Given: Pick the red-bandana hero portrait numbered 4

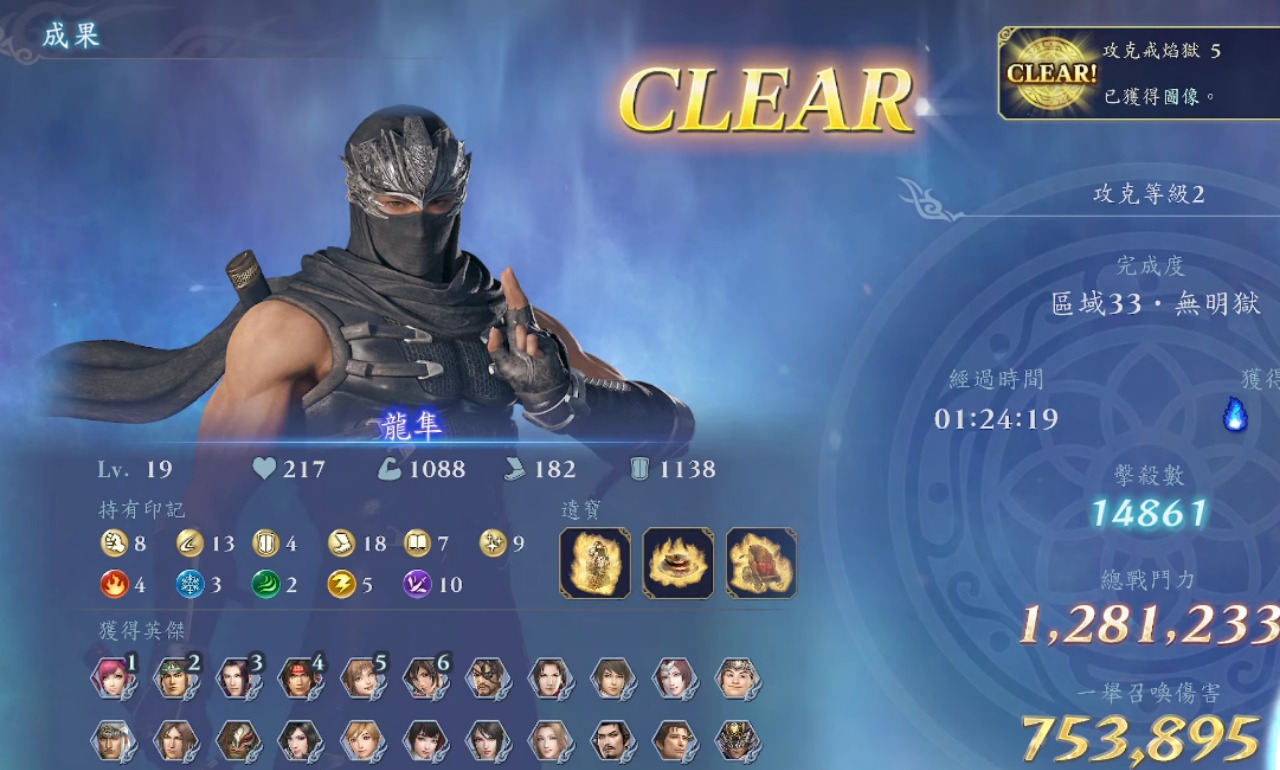Looking at the screenshot, I should tap(298, 678).
